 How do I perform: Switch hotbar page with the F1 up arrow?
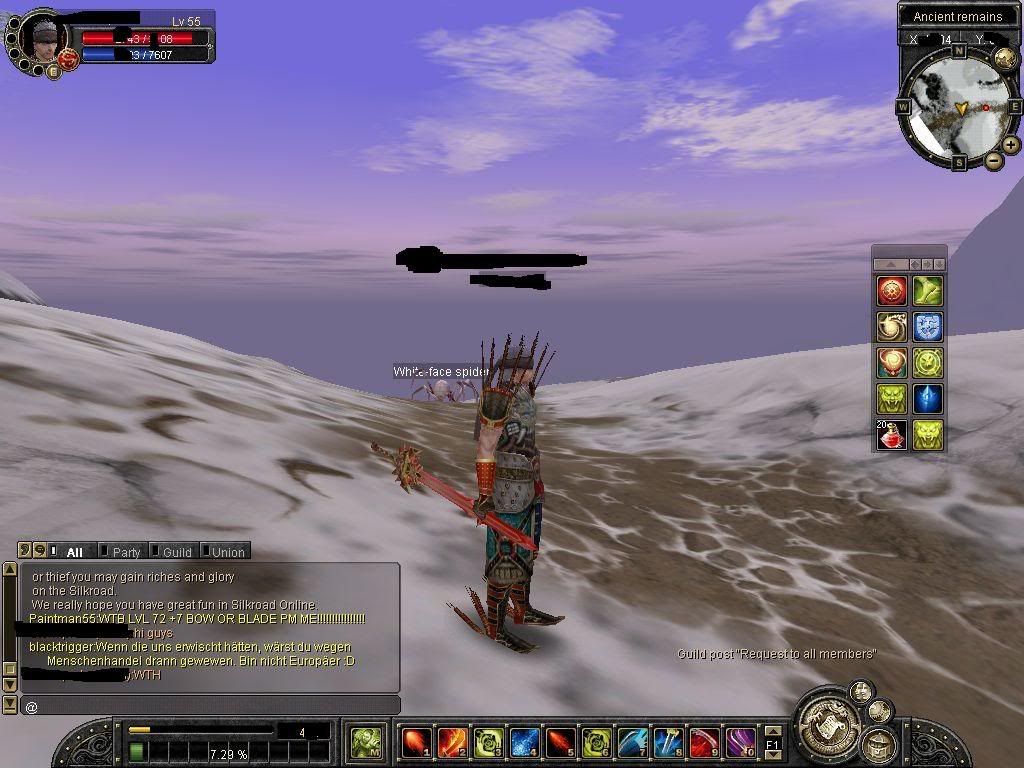773,731
